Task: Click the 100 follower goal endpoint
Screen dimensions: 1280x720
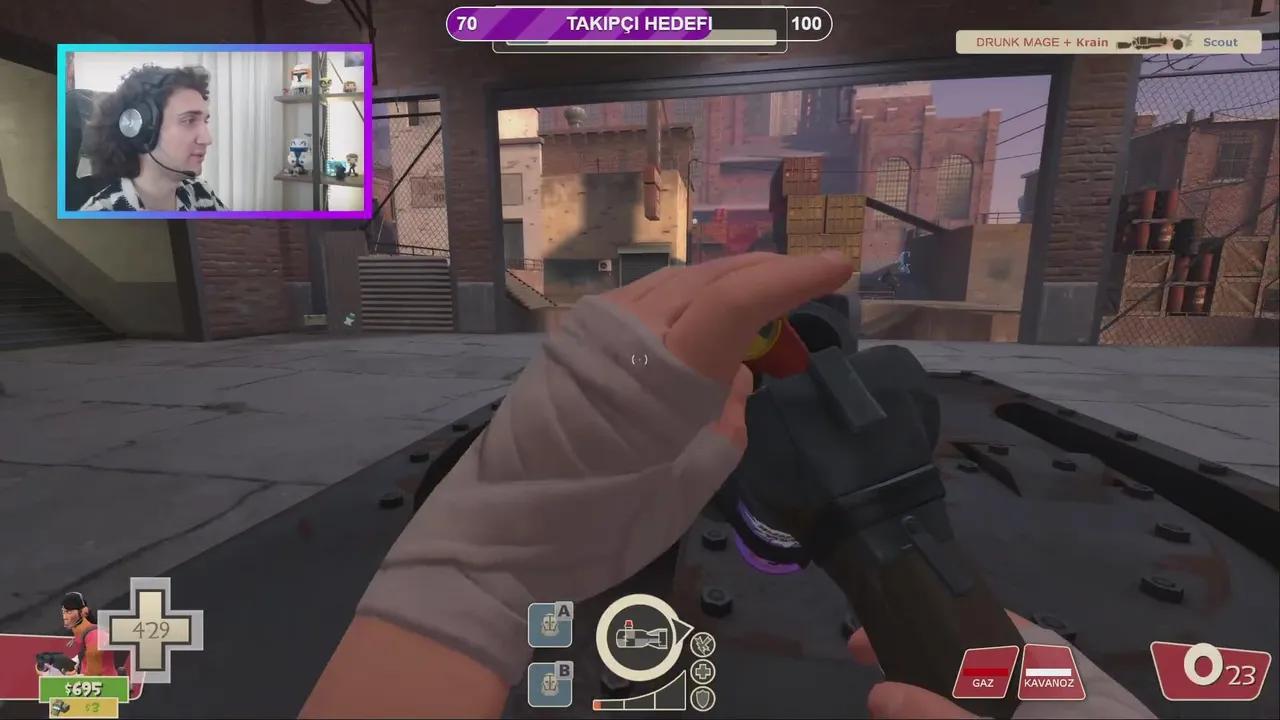Action: pos(807,23)
